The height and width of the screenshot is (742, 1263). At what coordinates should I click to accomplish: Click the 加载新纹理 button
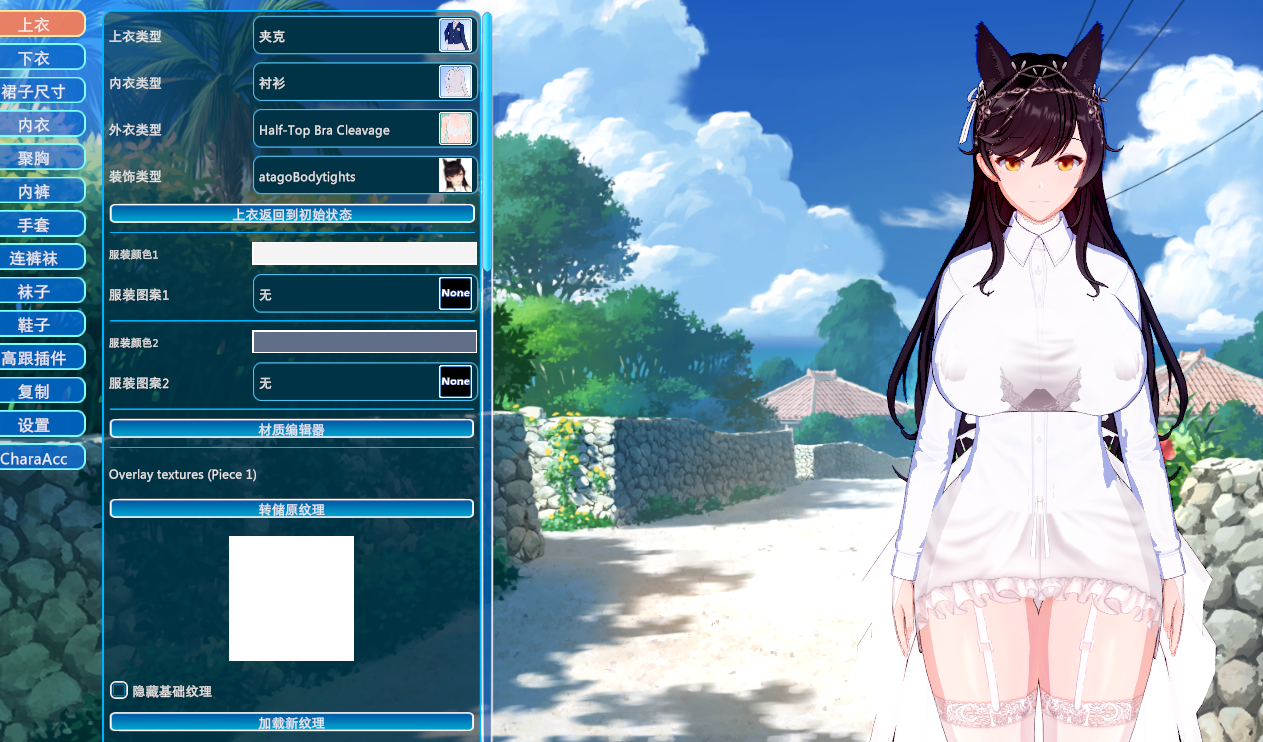pos(291,722)
